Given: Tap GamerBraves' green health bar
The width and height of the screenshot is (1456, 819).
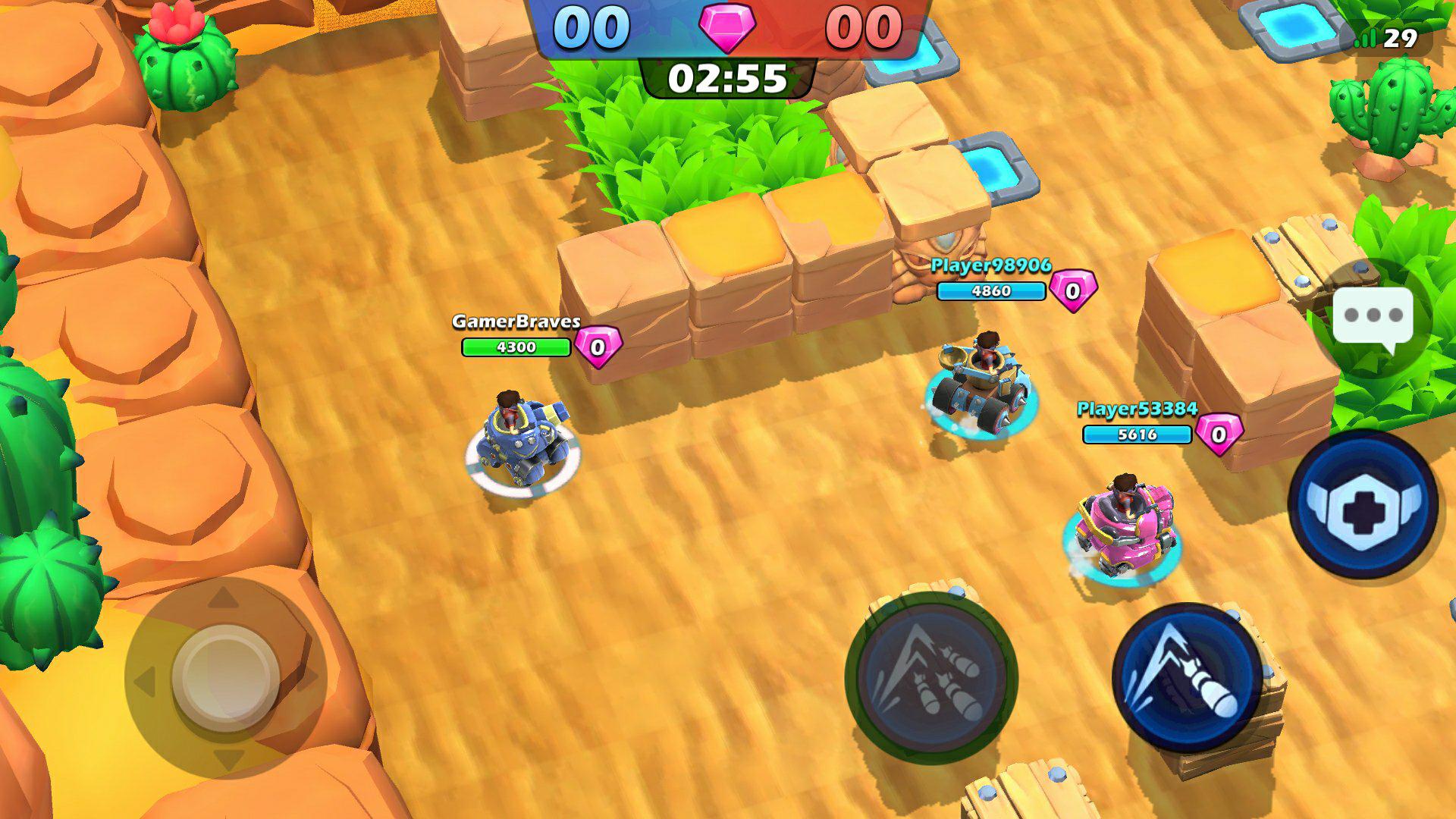Looking at the screenshot, I should pos(516,346).
